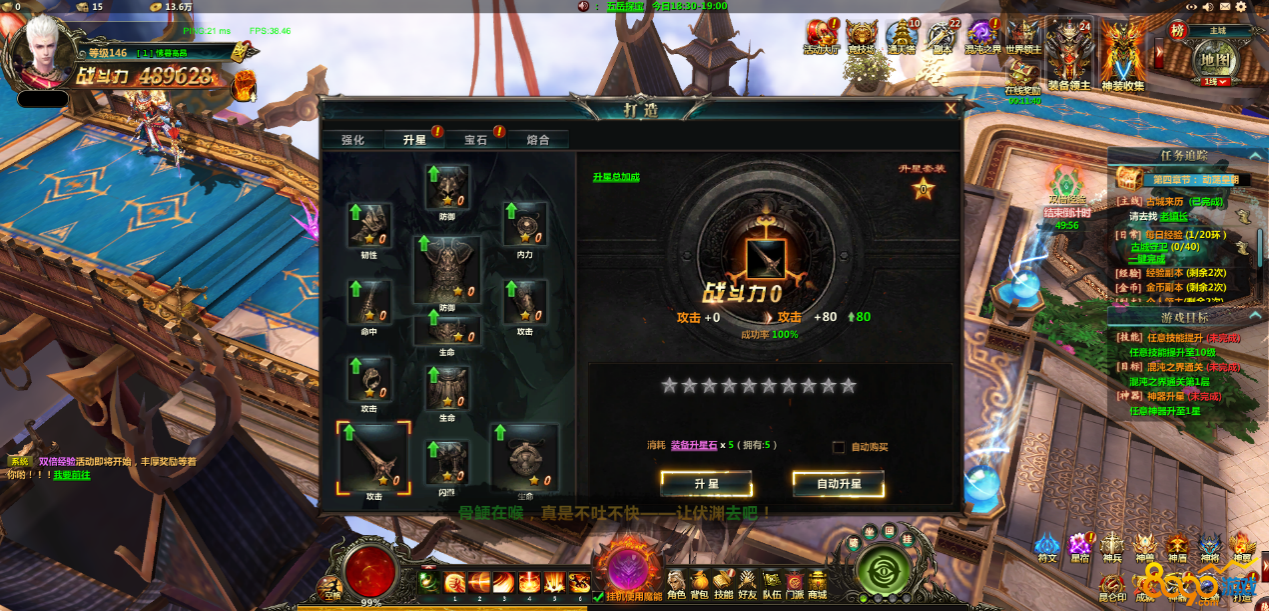The height and width of the screenshot is (611, 1269).
Task: Open the 升星总加成 total bonus link
Action: (615, 177)
